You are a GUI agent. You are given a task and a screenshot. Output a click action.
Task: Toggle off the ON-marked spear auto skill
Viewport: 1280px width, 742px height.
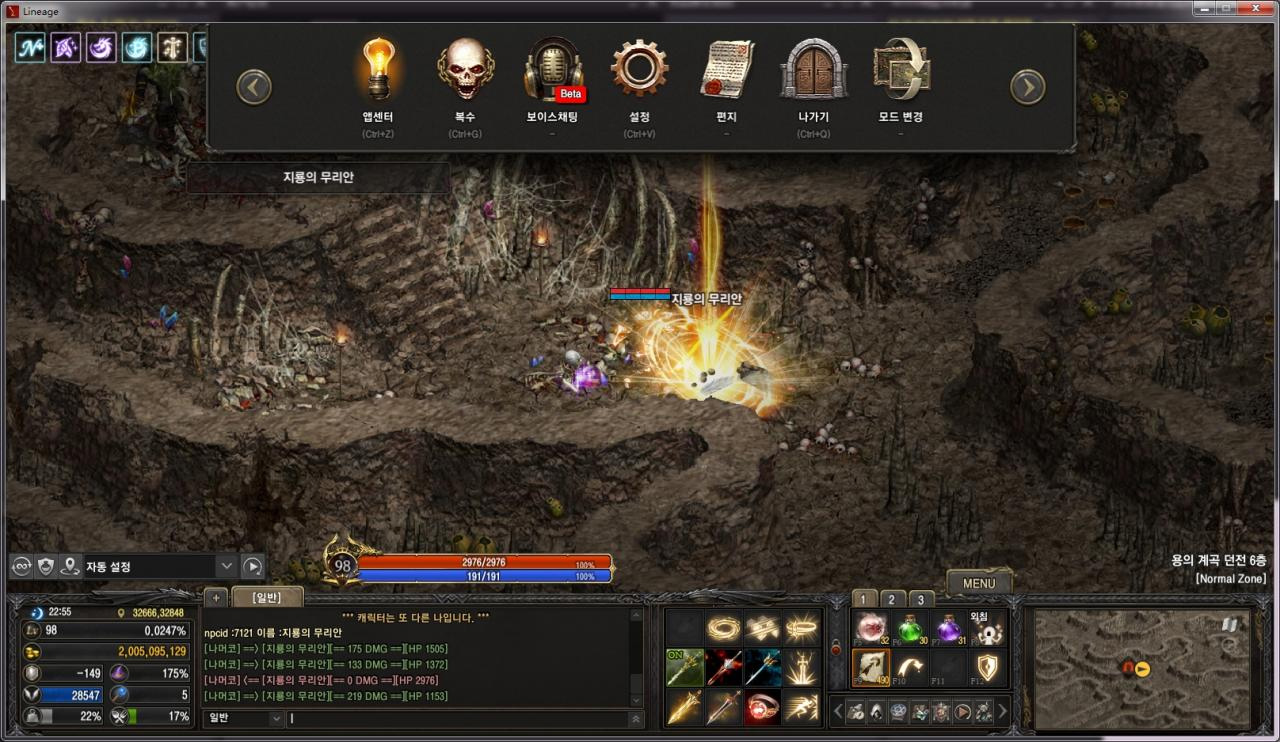coord(684,667)
